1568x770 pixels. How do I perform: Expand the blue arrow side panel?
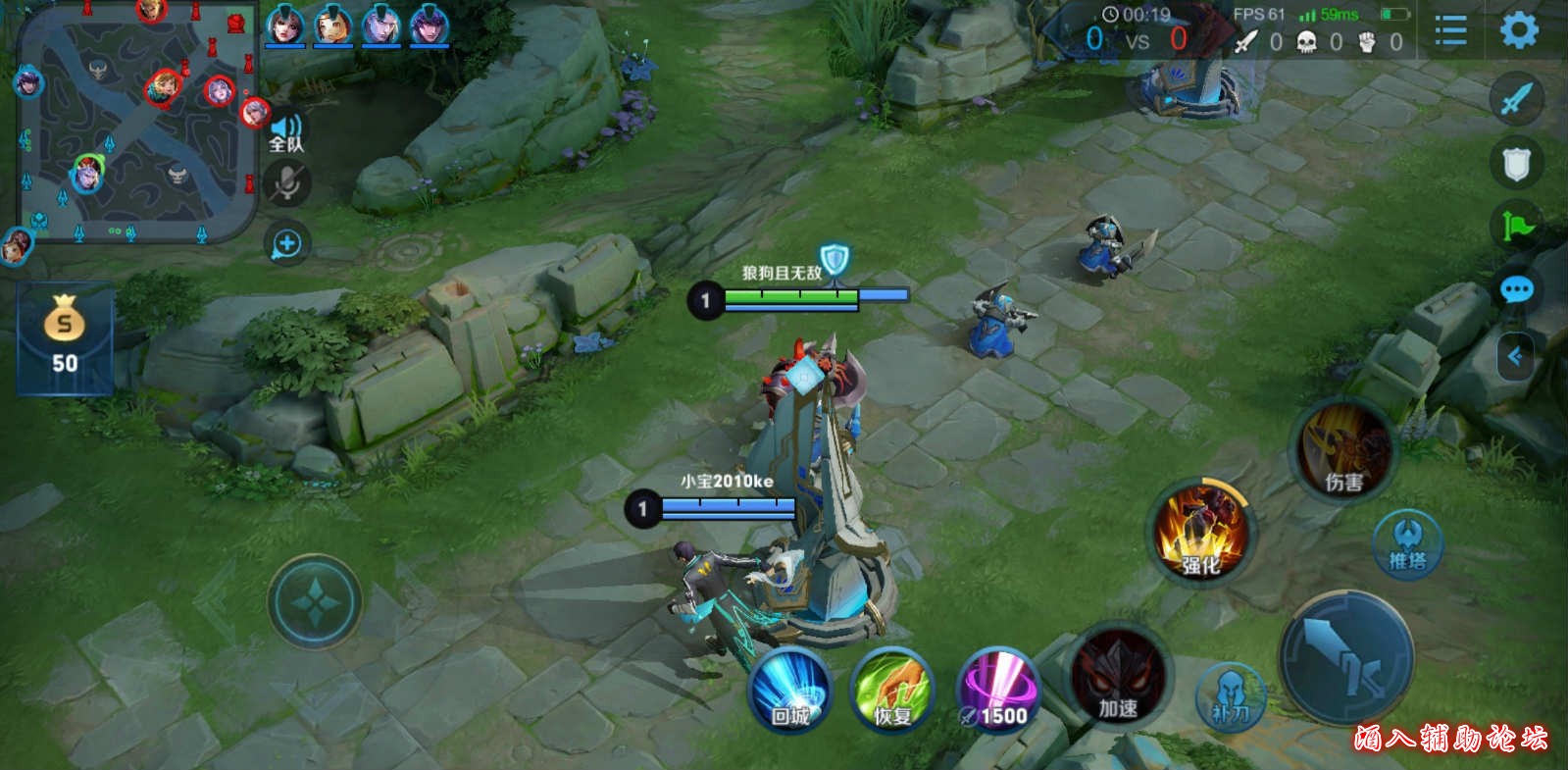[x=1515, y=356]
